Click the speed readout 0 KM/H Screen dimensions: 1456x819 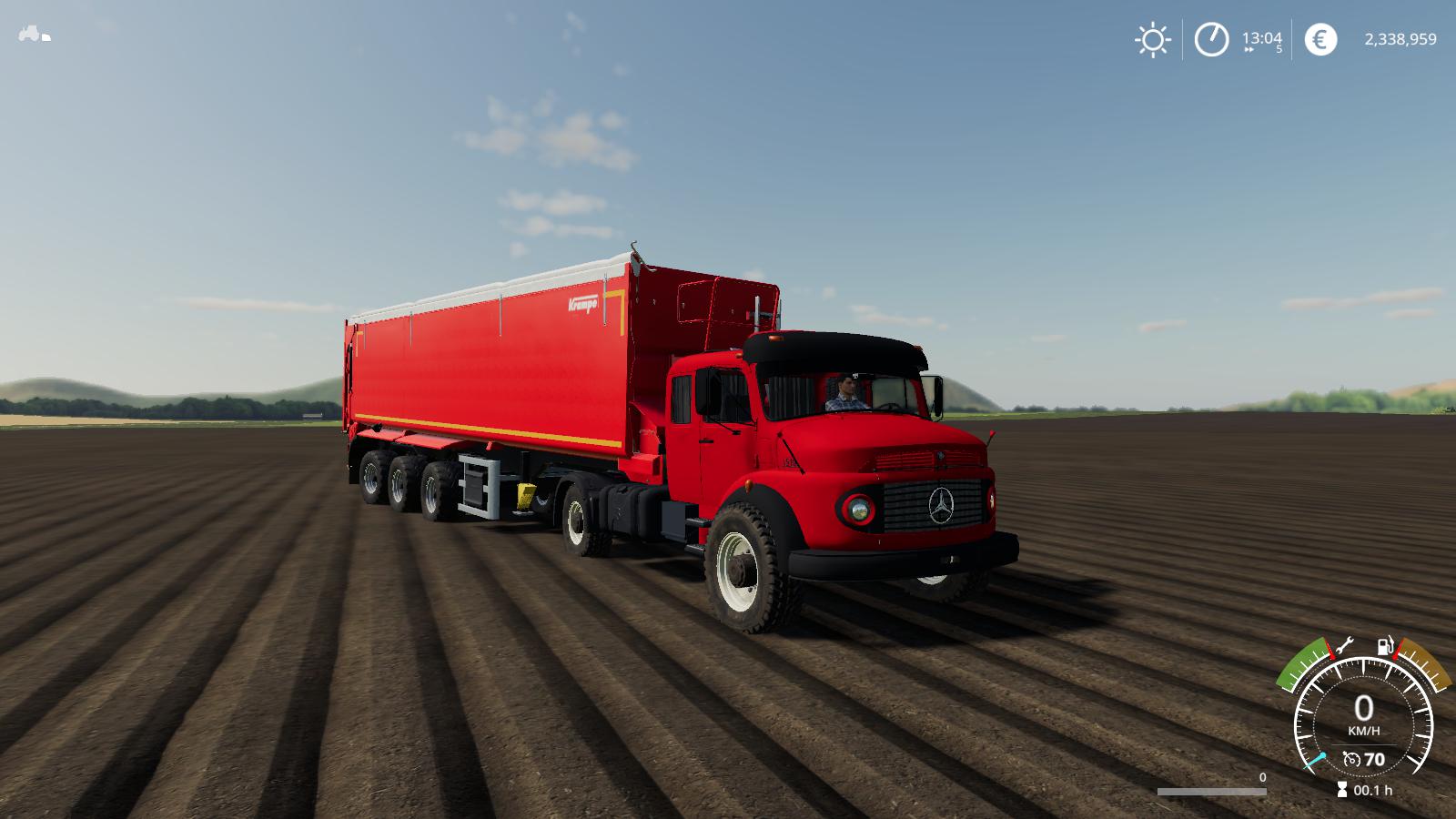[x=1363, y=717]
